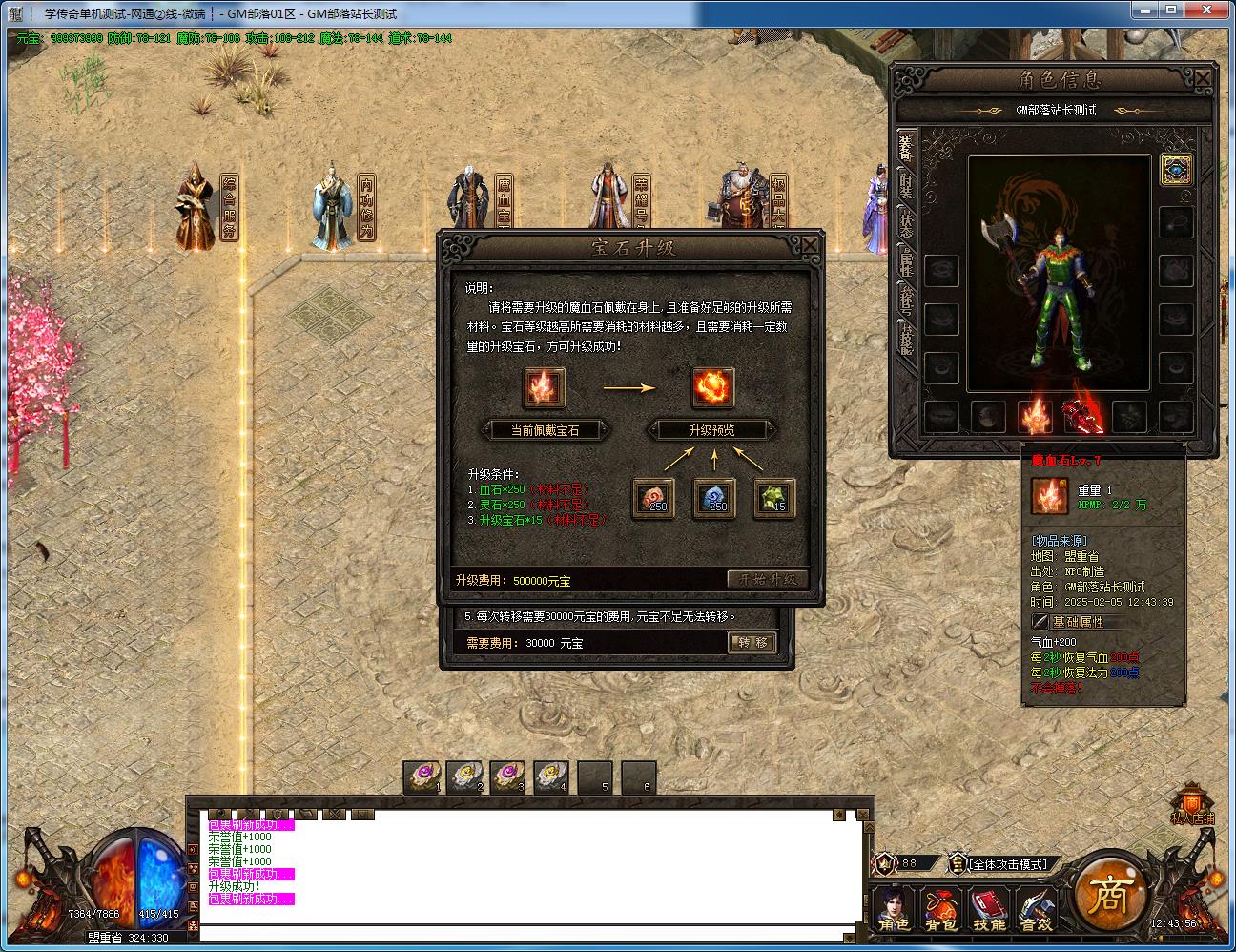This screenshot has width=1236, height=952.
Task: Click the green 升级宝石 material slot
Action: [x=773, y=498]
